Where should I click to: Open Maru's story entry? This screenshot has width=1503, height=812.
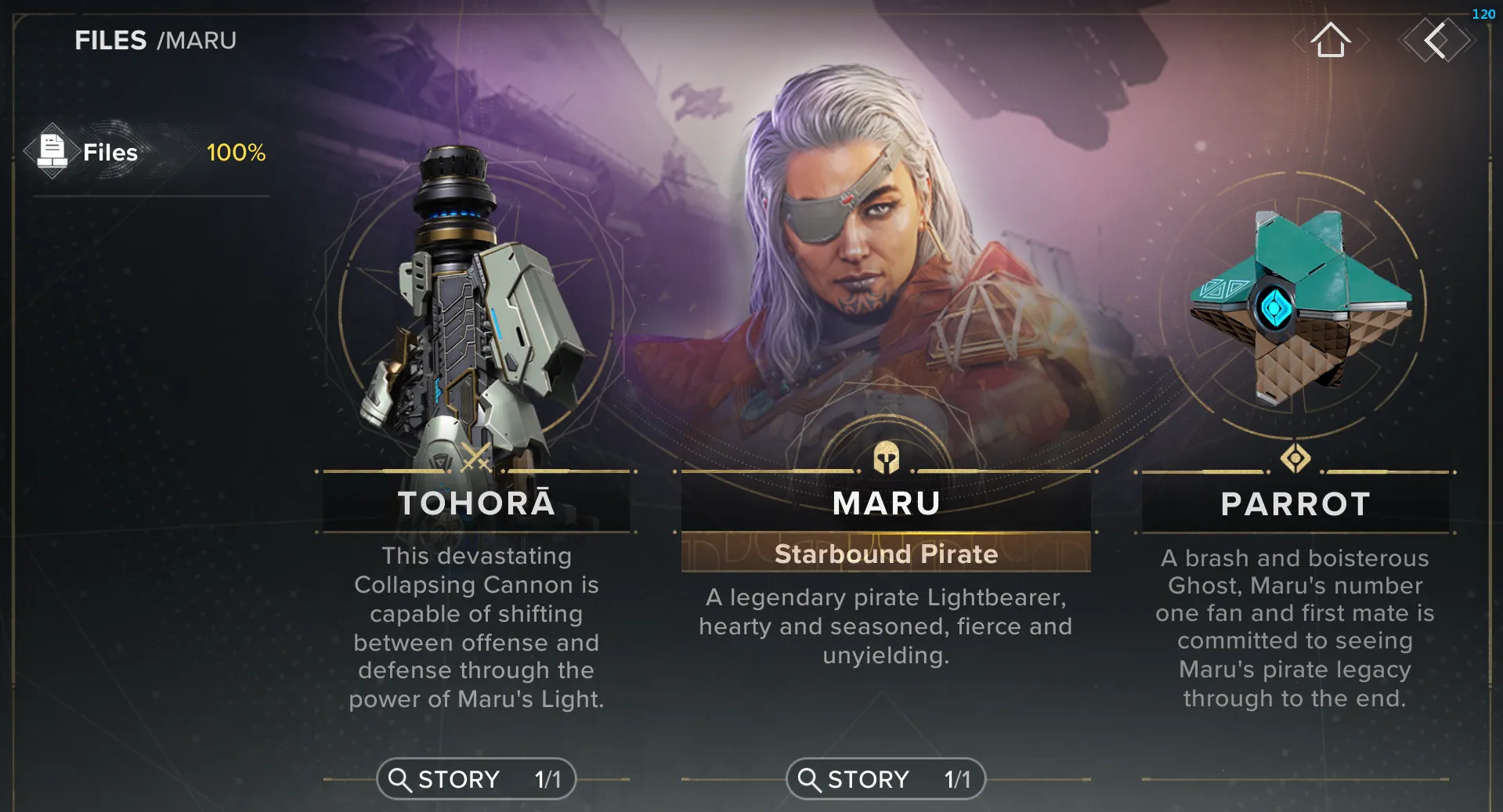(x=885, y=779)
